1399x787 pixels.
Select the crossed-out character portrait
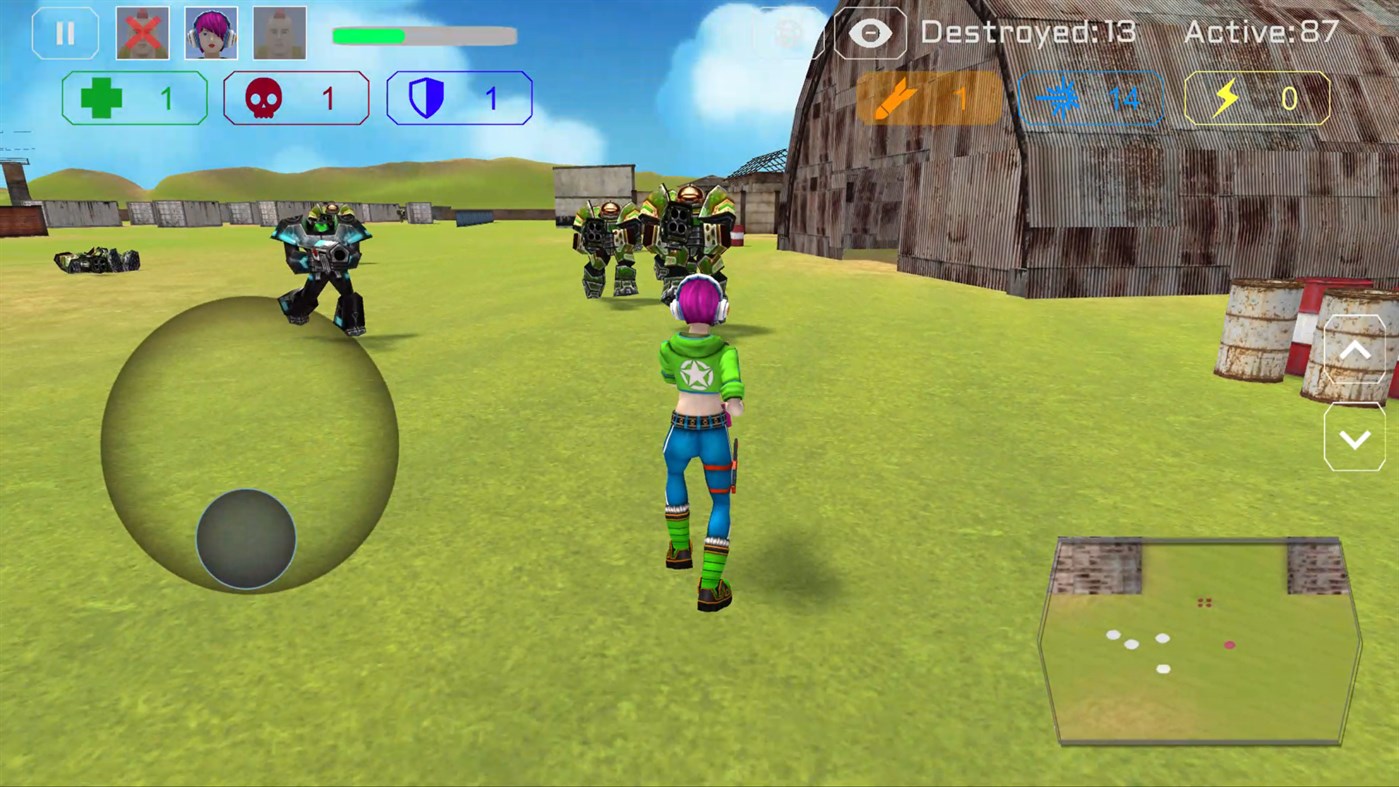click(x=142, y=31)
